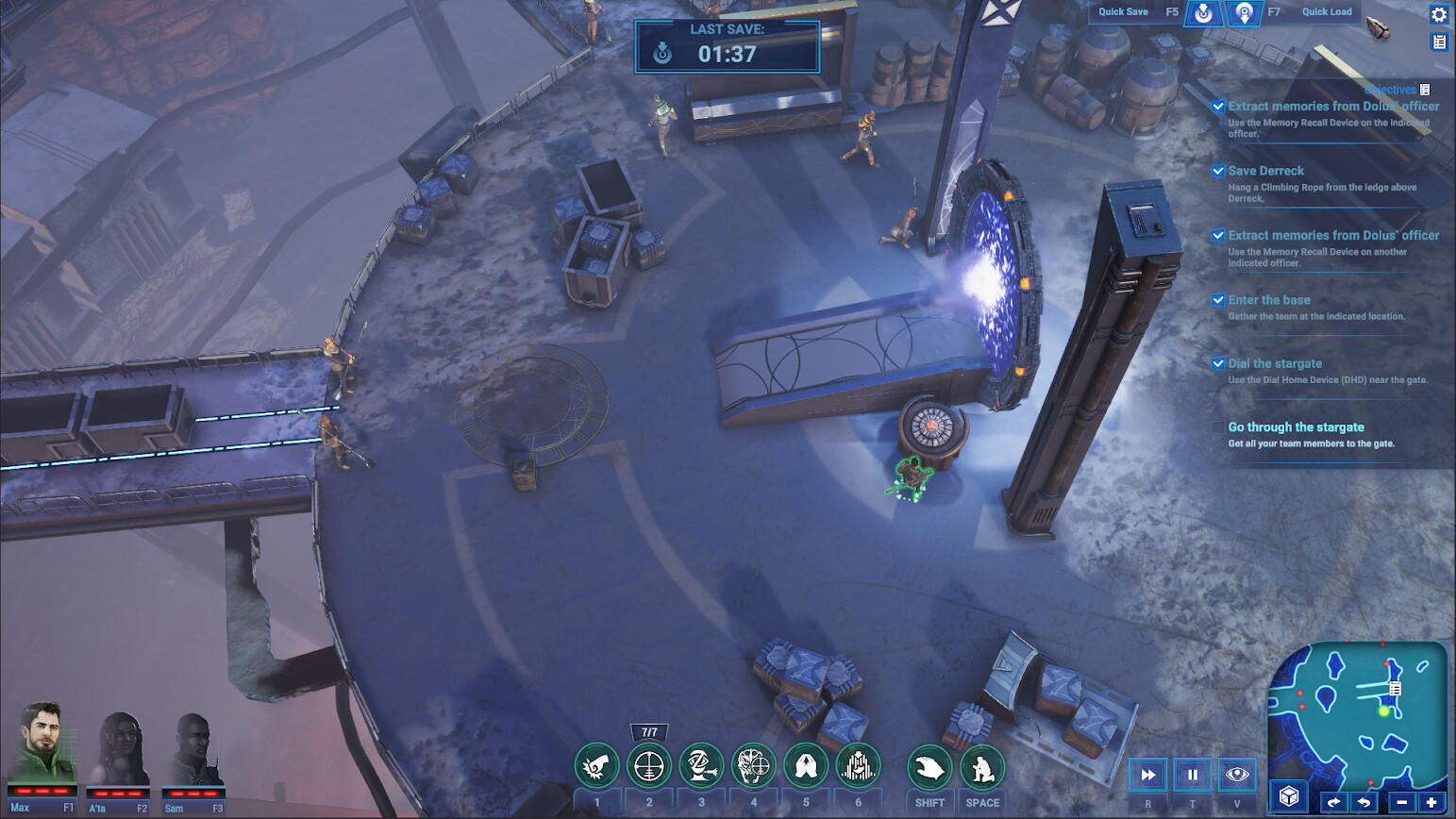Use the blow dart head ability
The width and height of the screenshot is (1456, 819).
click(x=701, y=766)
